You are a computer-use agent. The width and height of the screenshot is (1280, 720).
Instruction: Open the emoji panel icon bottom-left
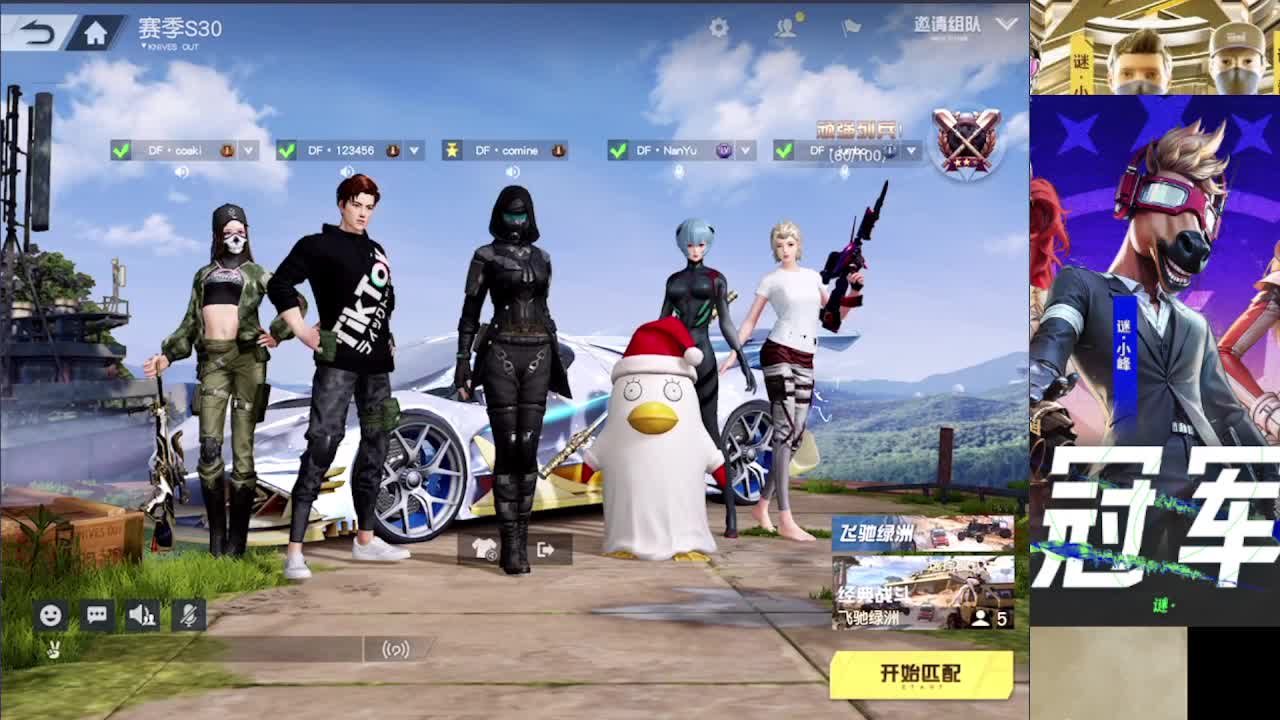[48, 616]
